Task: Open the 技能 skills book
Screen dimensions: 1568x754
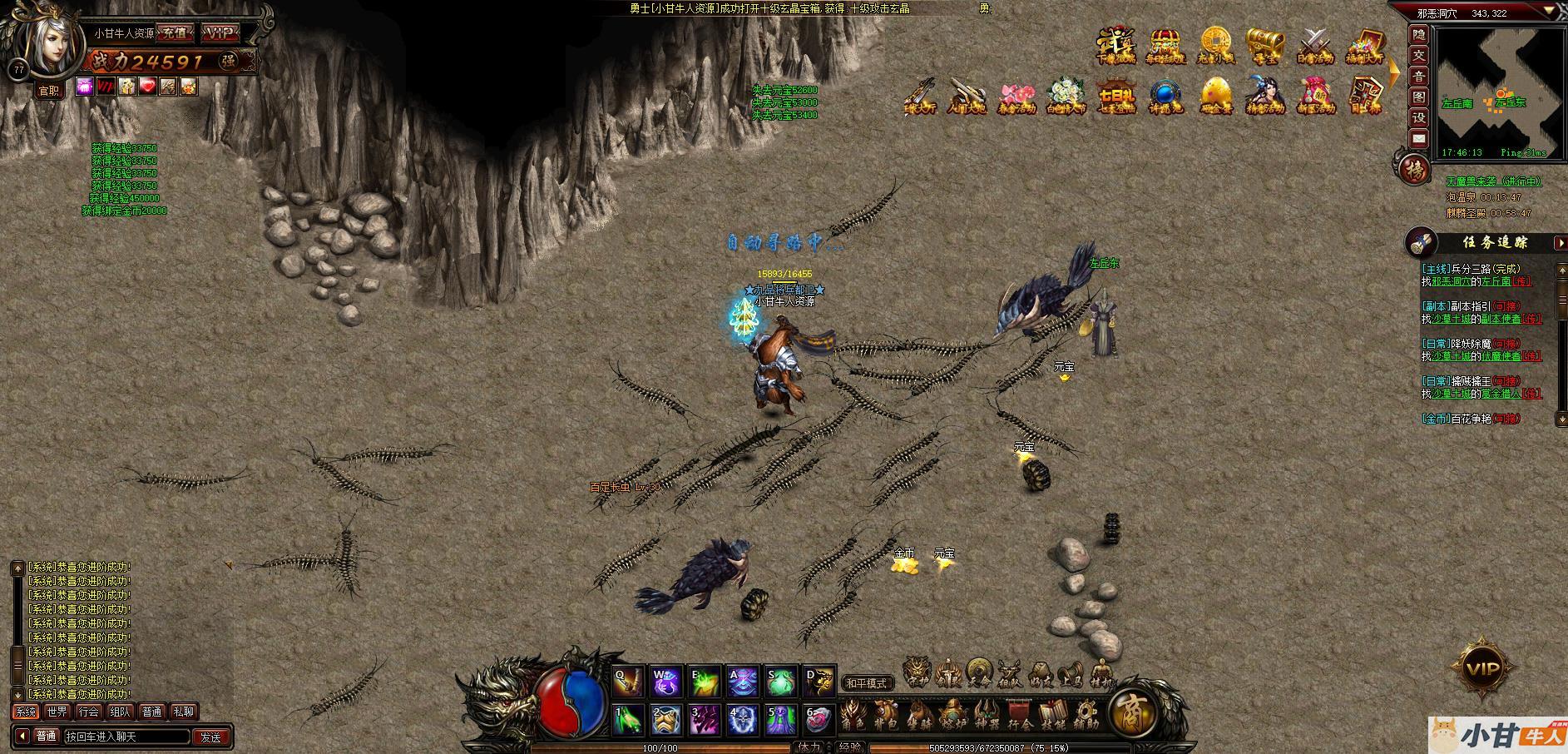Action: tap(1053, 716)
